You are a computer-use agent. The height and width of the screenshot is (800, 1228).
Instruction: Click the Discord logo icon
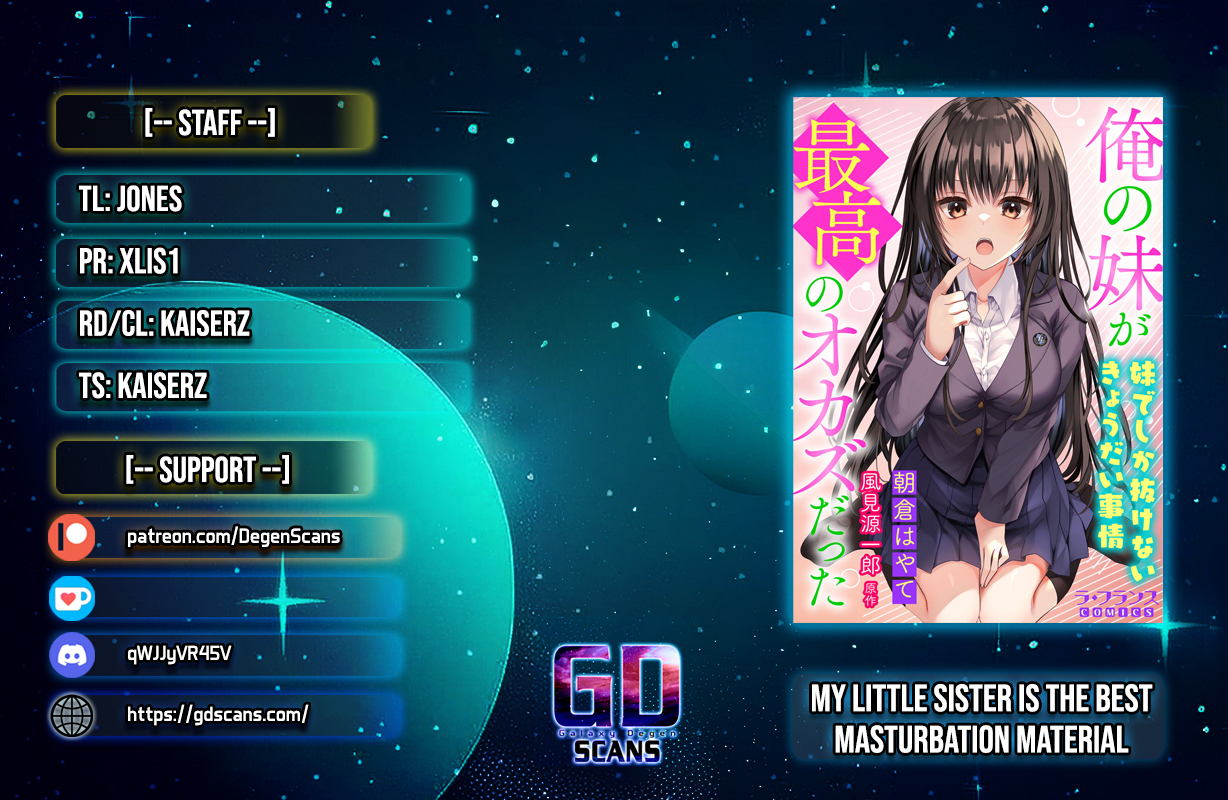pos(72,656)
